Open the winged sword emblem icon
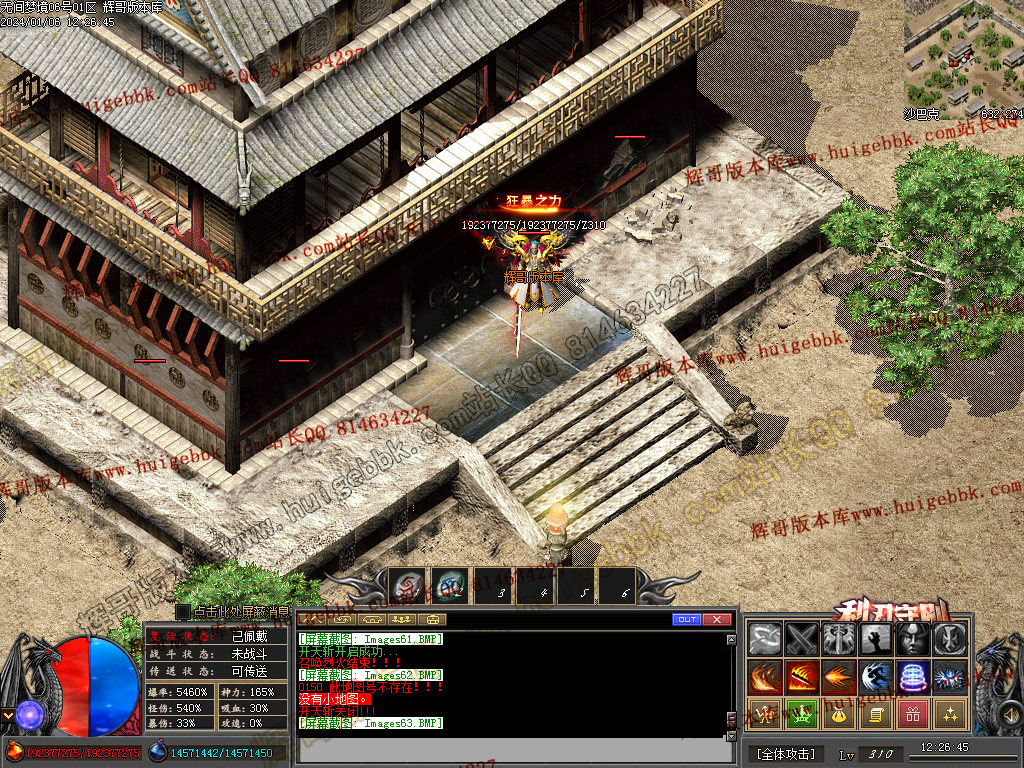The width and height of the screenshot is (1024, 768). tap(839, 639)
